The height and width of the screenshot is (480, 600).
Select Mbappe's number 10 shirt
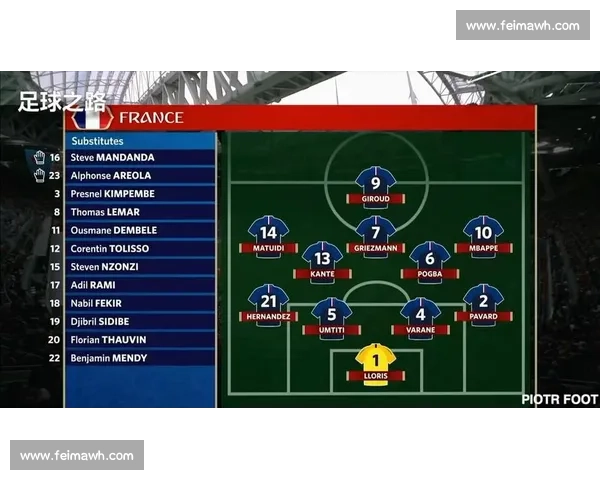(483, 232)
